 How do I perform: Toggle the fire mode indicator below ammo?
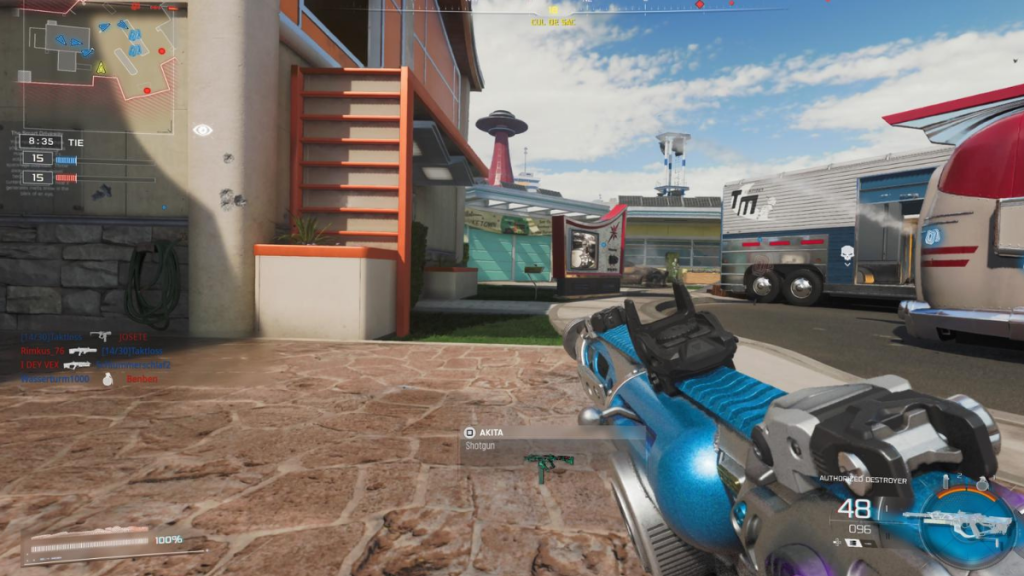coord(854,542)
